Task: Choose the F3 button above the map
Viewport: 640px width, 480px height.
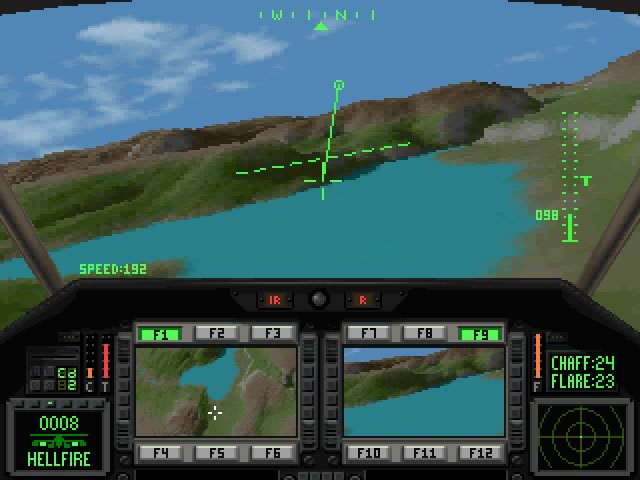Action: pos(272,334)
